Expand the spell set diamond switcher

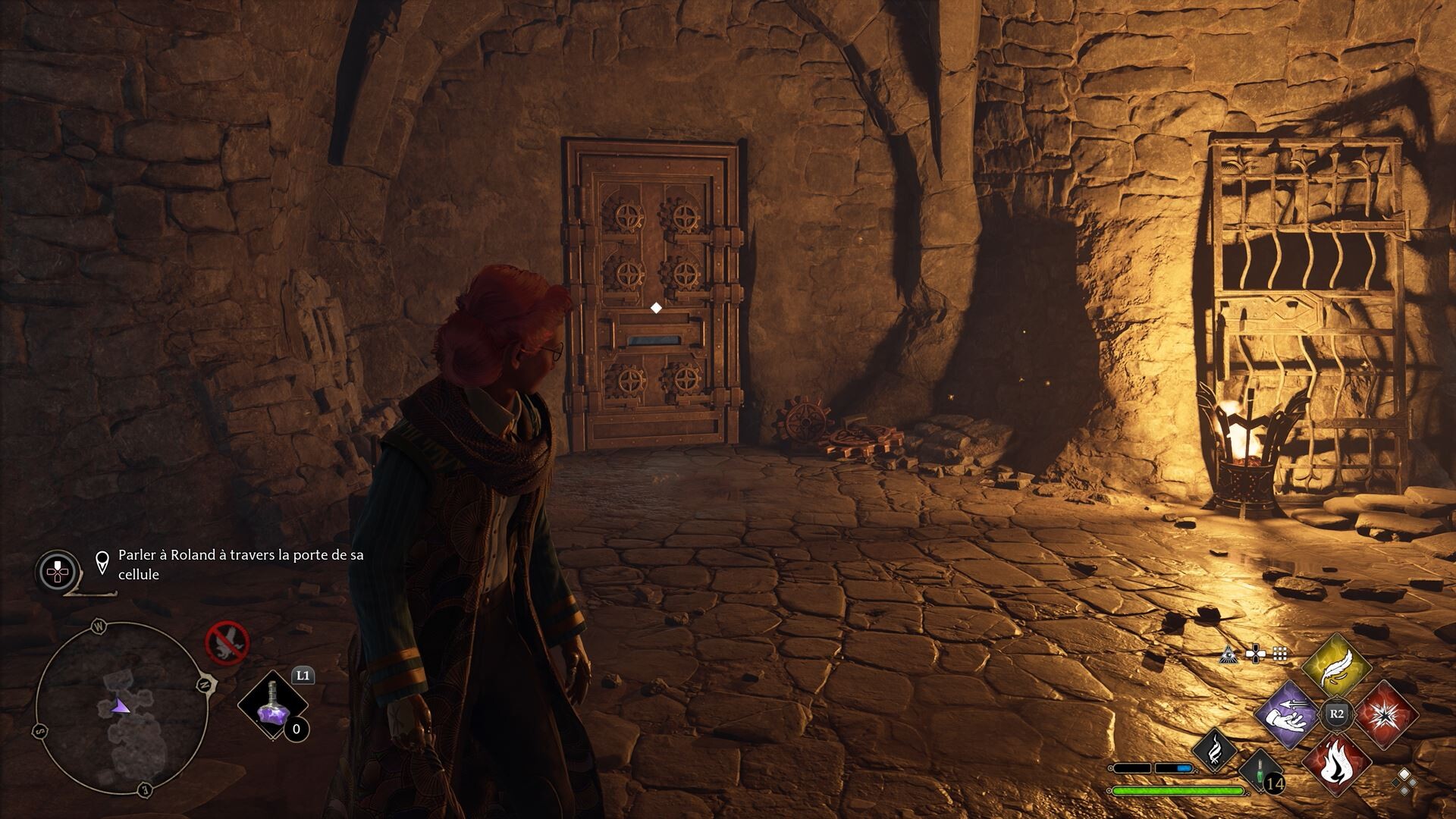coord(1405,782)
